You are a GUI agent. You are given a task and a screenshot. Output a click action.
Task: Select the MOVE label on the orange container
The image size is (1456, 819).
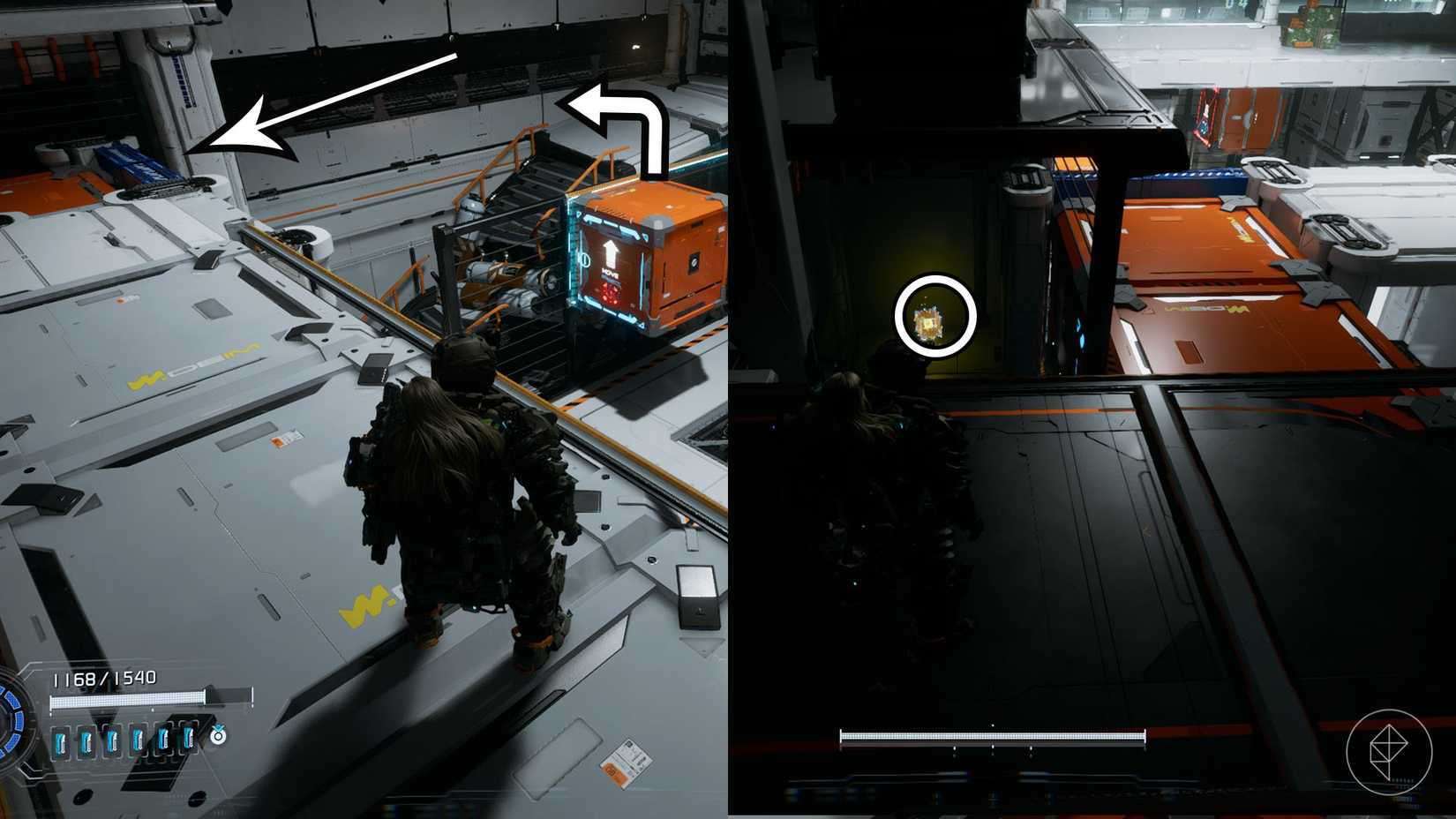click(x=611, y=273)
